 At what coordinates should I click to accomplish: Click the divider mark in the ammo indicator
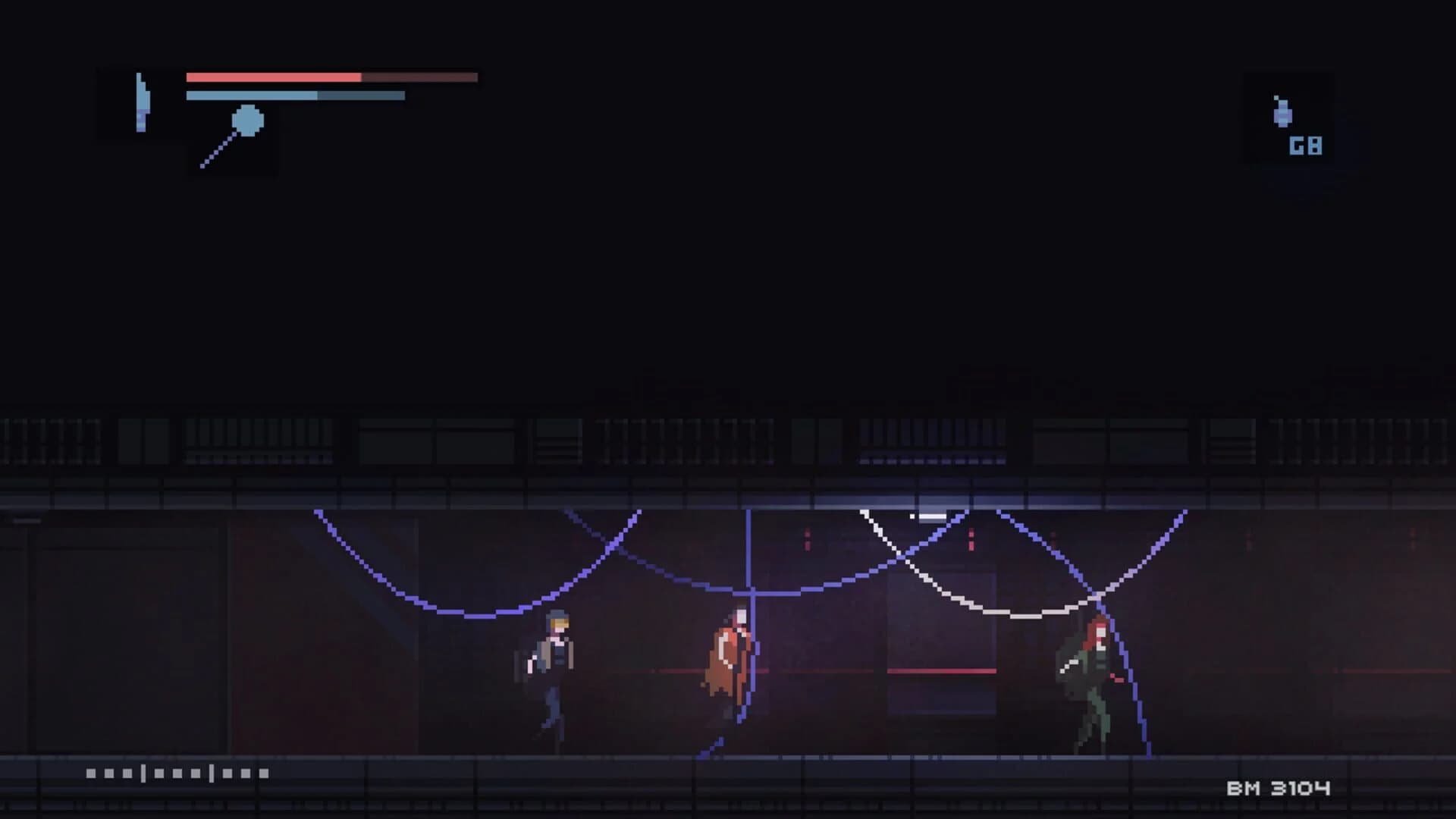coord(142,773)
